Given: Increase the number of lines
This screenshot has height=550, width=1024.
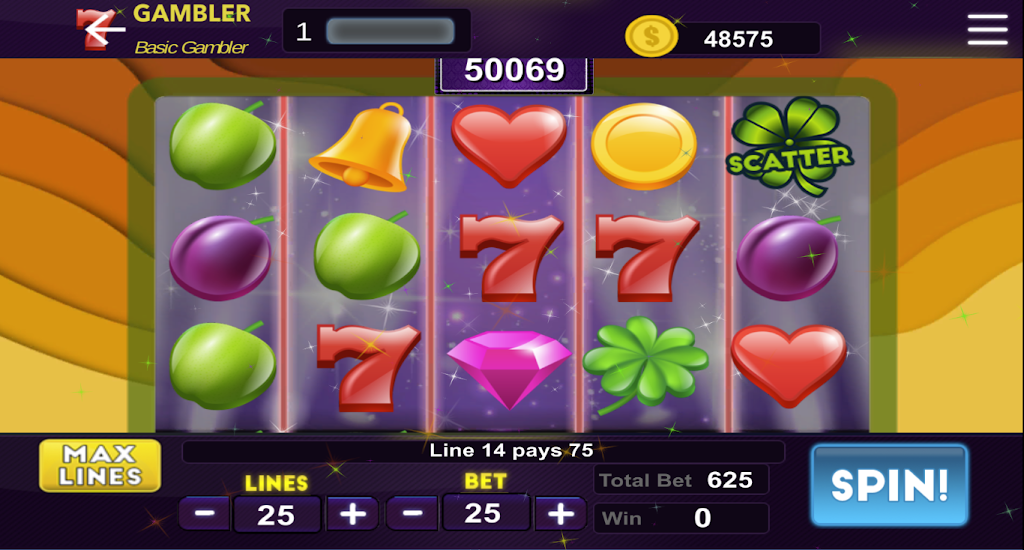Looking at the screenshot, I should point(353,514).
